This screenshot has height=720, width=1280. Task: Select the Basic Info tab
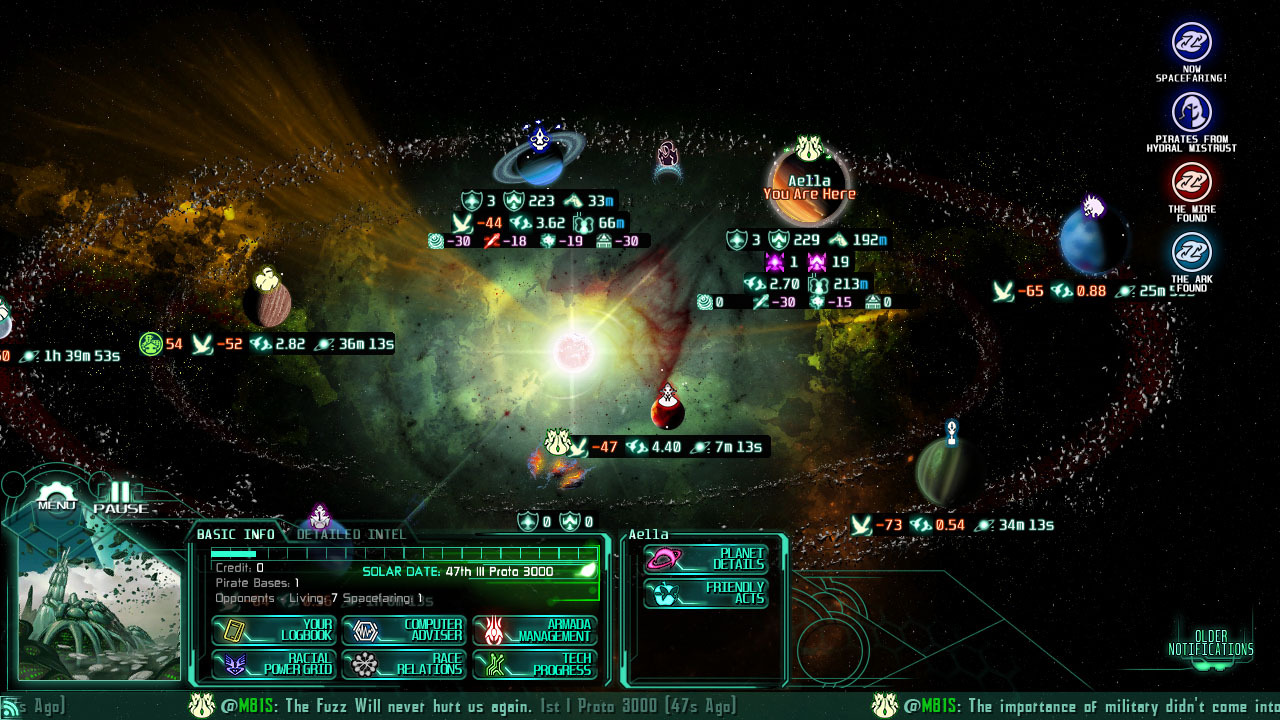(x=234, y=534)
